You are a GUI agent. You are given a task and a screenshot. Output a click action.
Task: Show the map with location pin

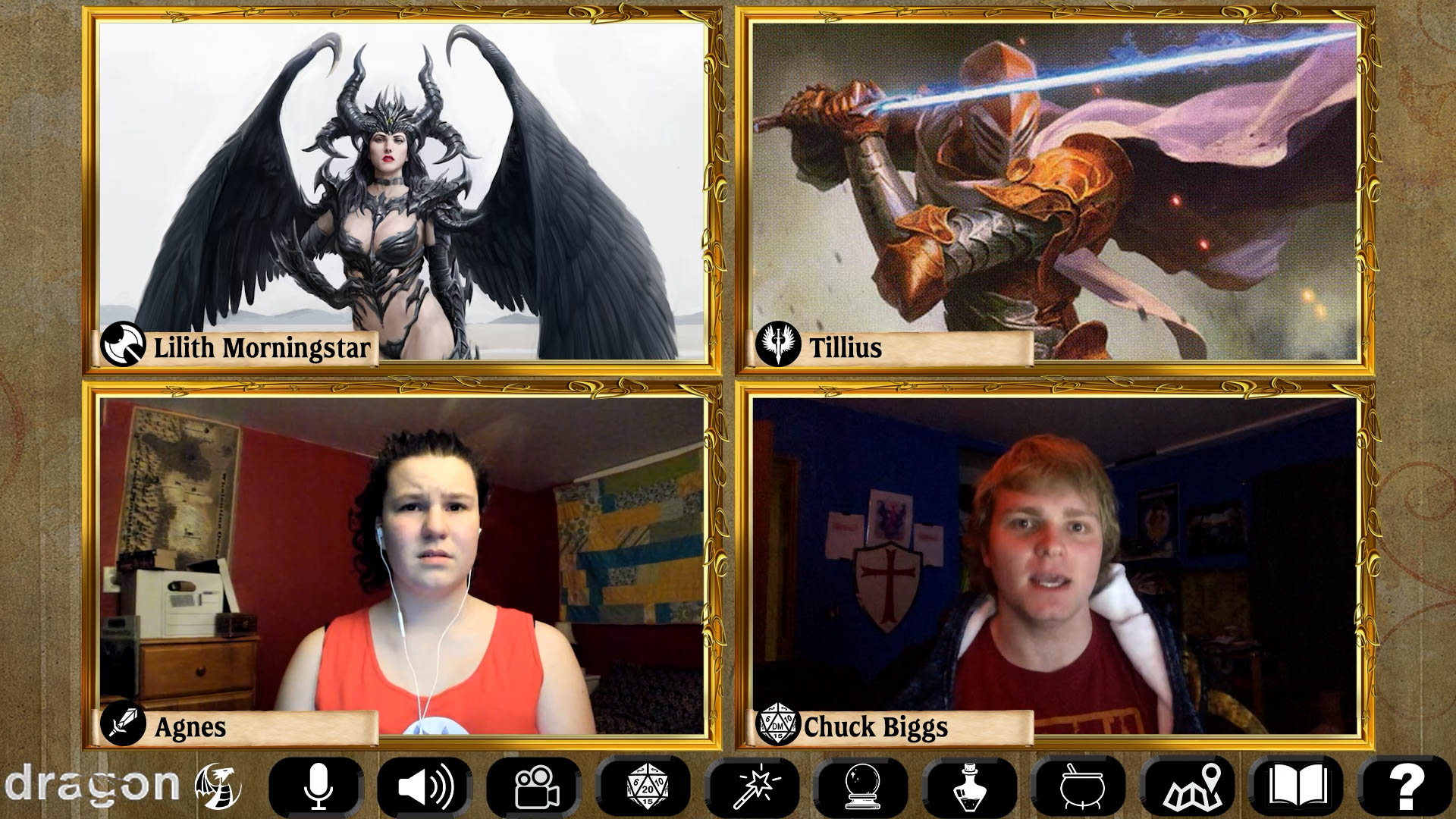1191,786
